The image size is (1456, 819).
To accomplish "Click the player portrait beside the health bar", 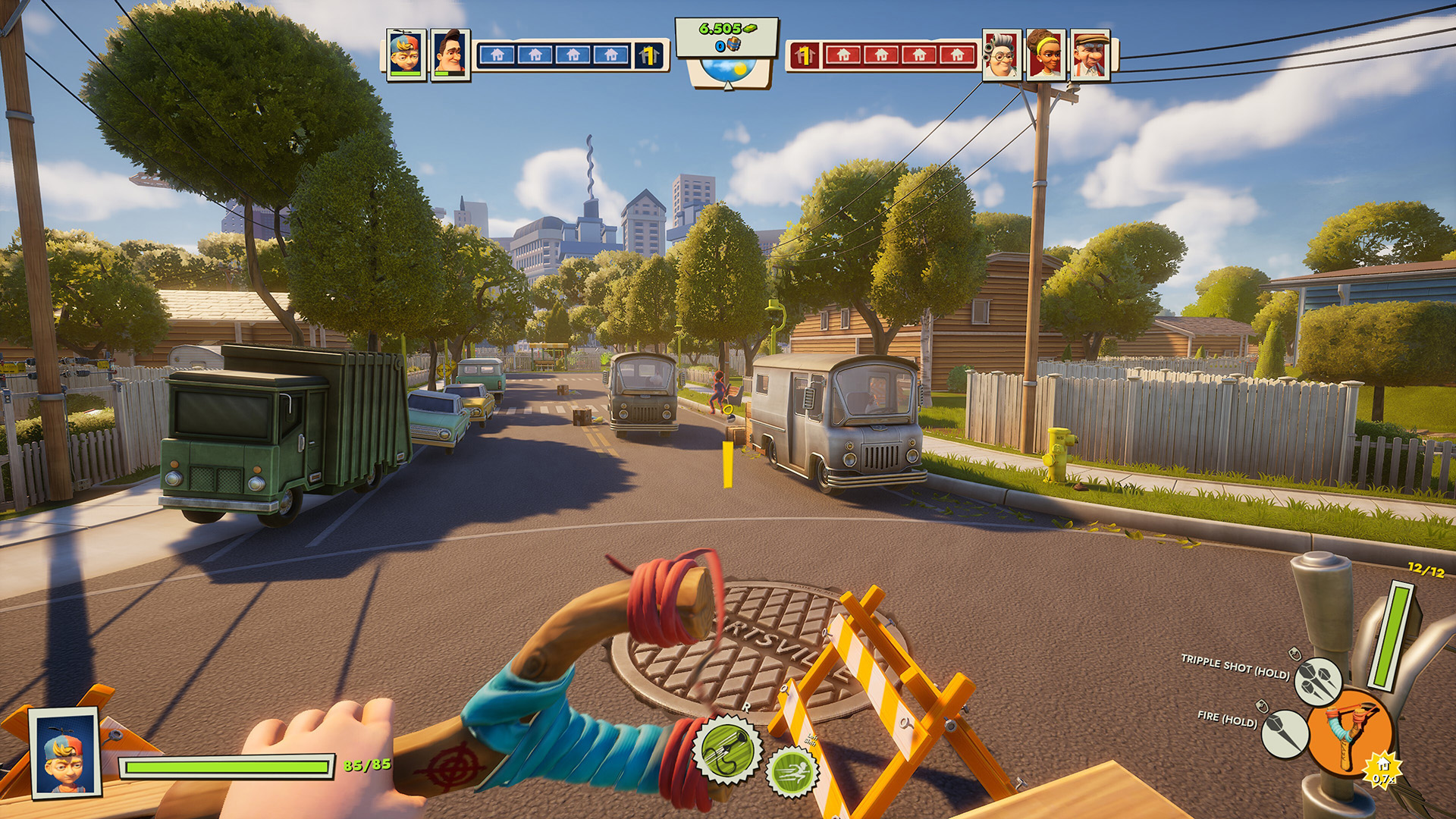I will coord(64,751).
